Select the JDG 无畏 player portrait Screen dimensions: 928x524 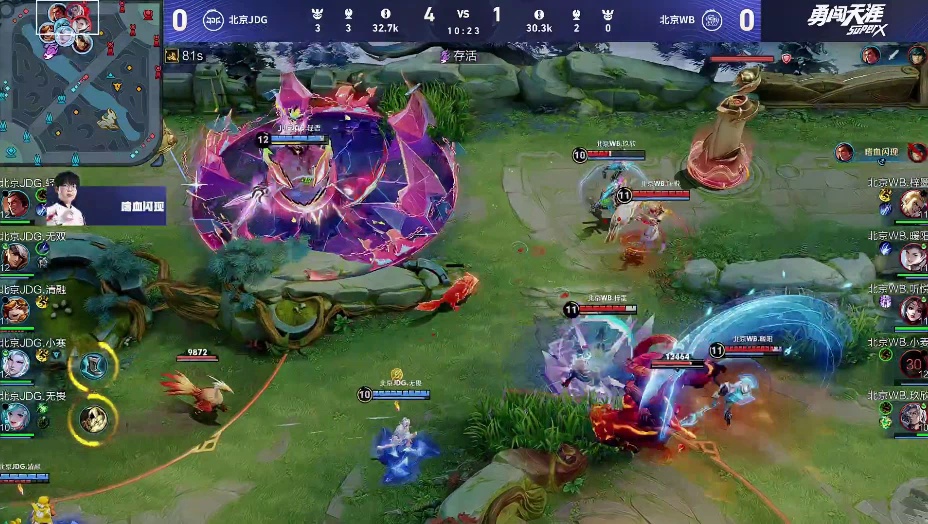[14, 416]
